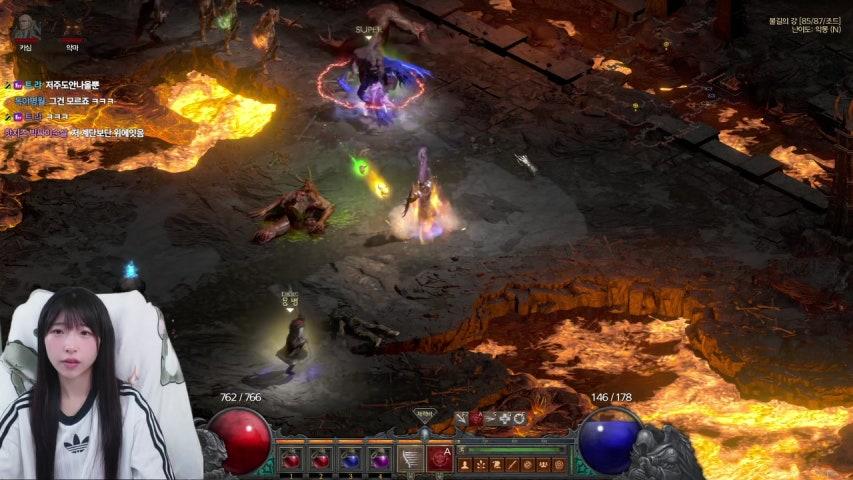Use the healing potion in belt slot 1

tap(292, 459)
